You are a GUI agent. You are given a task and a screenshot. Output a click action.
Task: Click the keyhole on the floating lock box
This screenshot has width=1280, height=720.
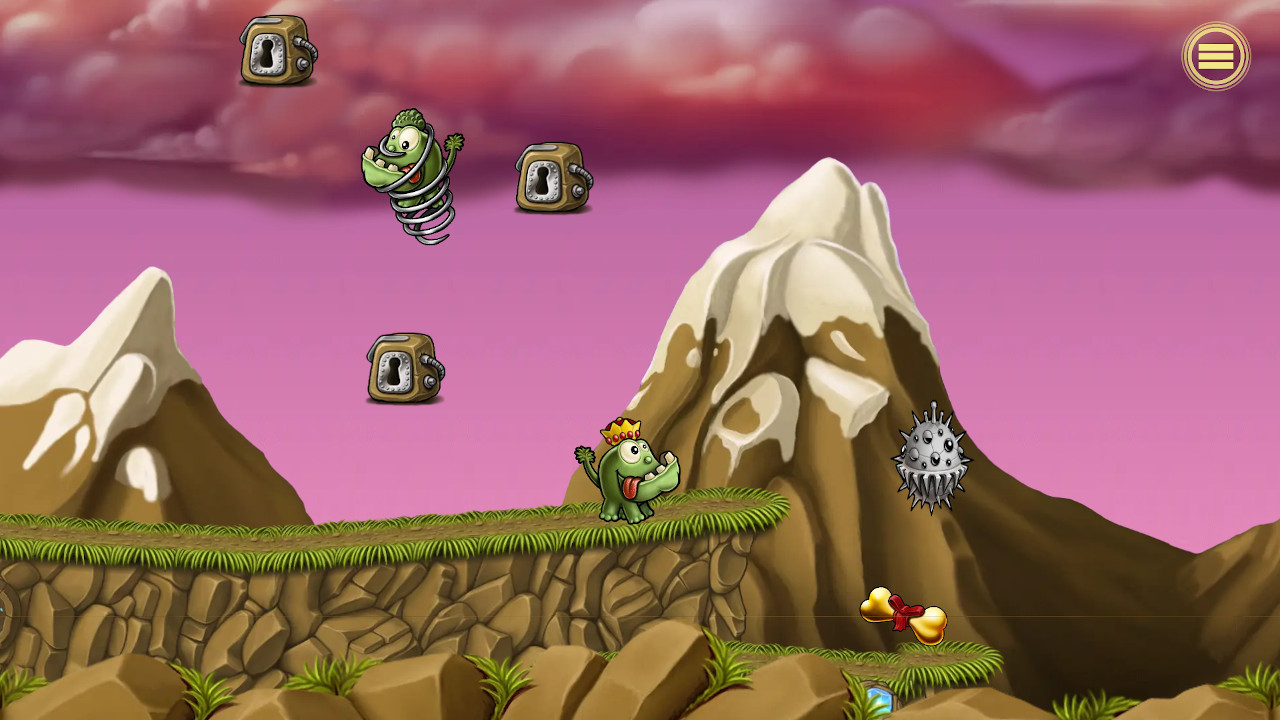[542, 183]
